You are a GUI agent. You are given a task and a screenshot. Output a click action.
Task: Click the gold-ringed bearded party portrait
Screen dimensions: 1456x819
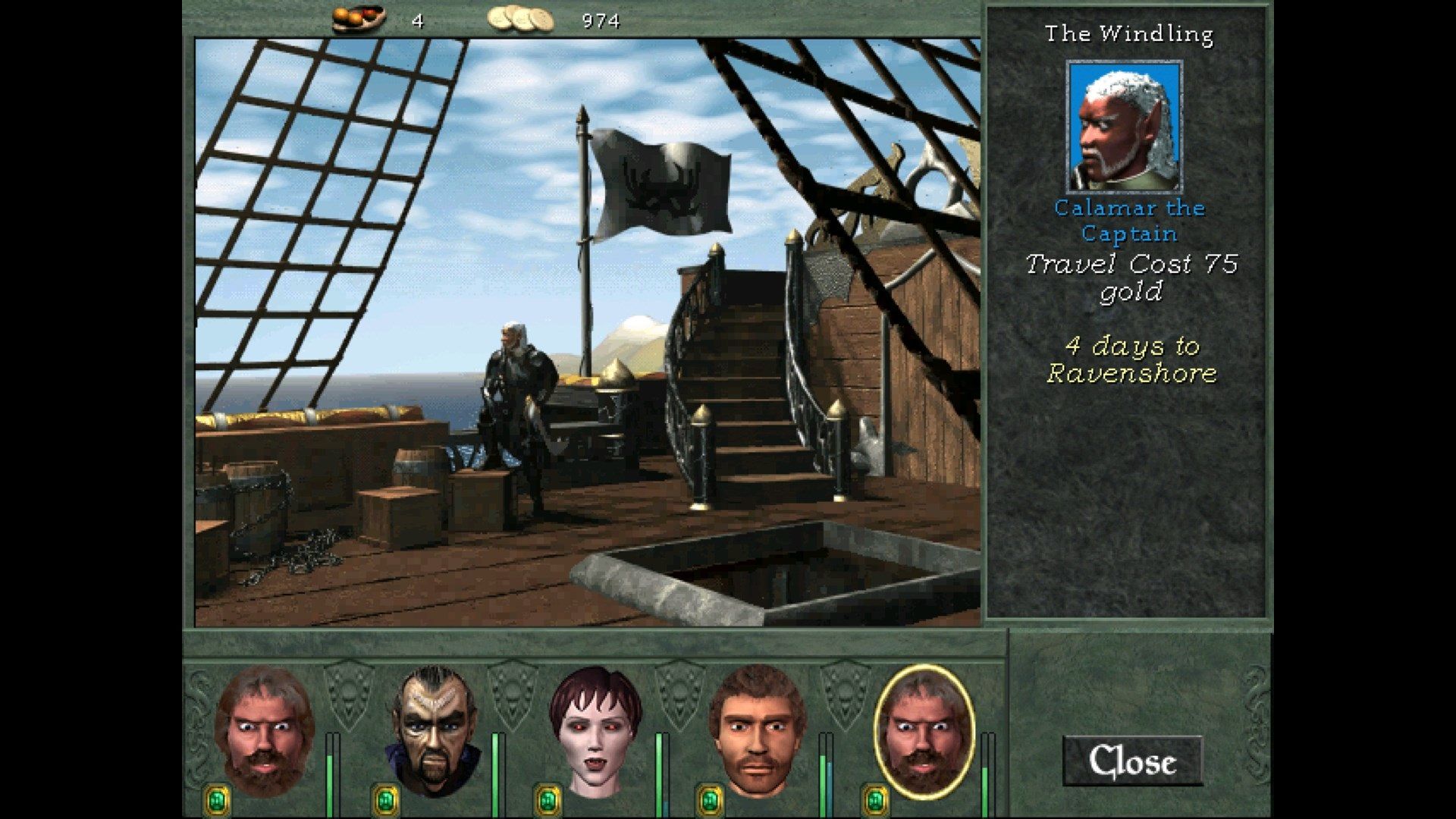pyautogui.click(x=924, y=728)
